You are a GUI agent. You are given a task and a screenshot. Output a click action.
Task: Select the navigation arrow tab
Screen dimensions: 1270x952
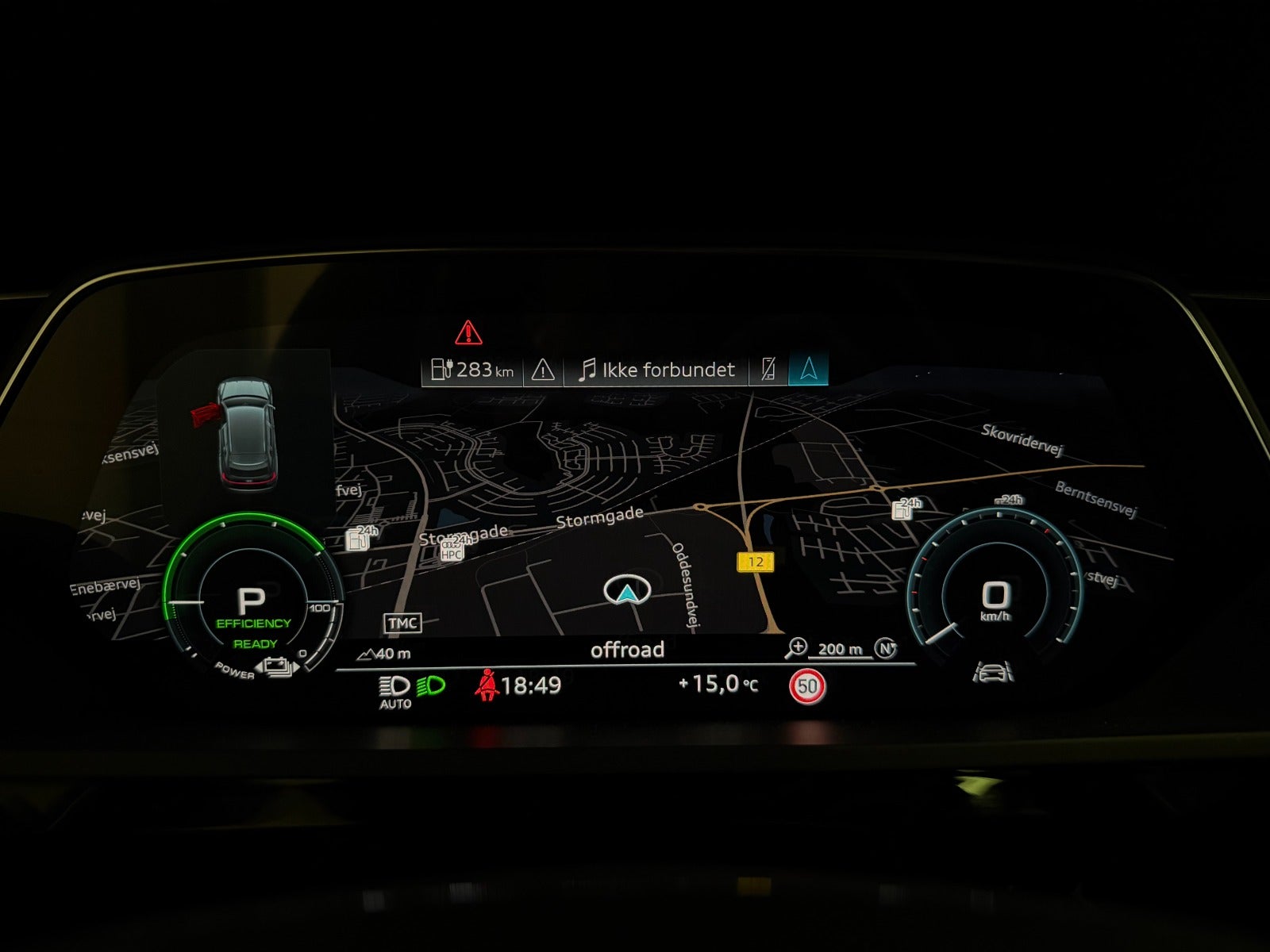[x=808, y=370]
